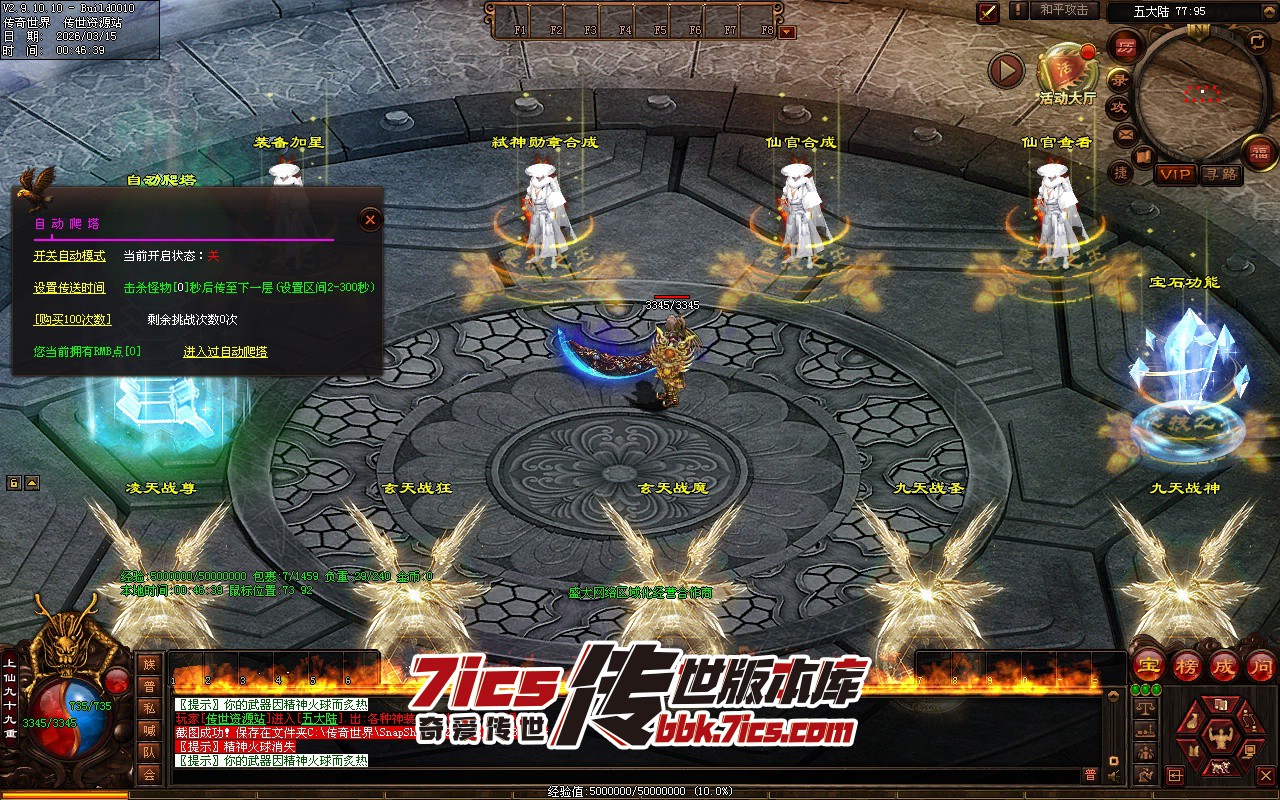
Task: Show the 榜 rankings button
Action: click(1186, 665)
